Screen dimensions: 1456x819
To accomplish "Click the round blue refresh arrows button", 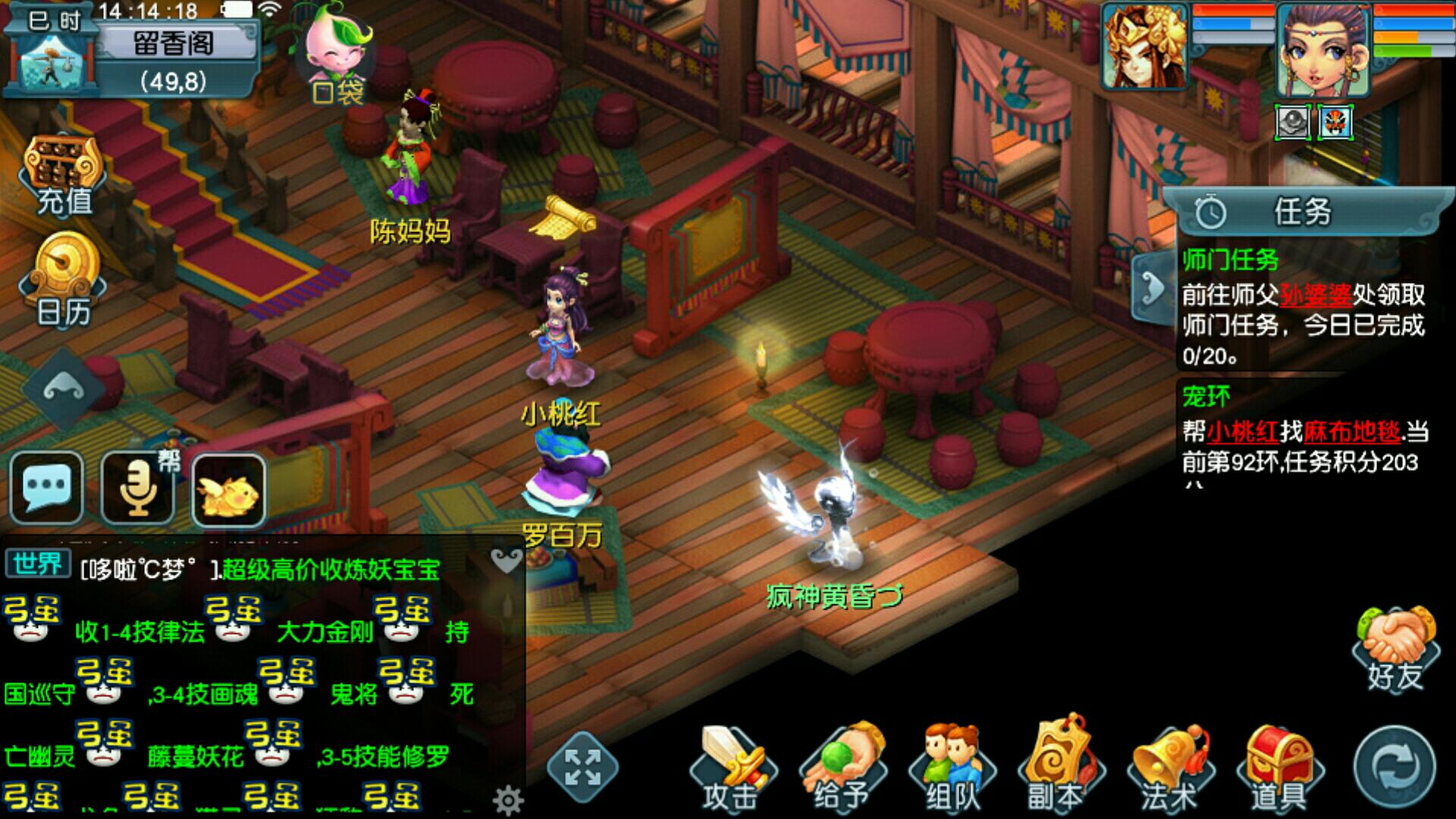I will (x=1395, y=767).
